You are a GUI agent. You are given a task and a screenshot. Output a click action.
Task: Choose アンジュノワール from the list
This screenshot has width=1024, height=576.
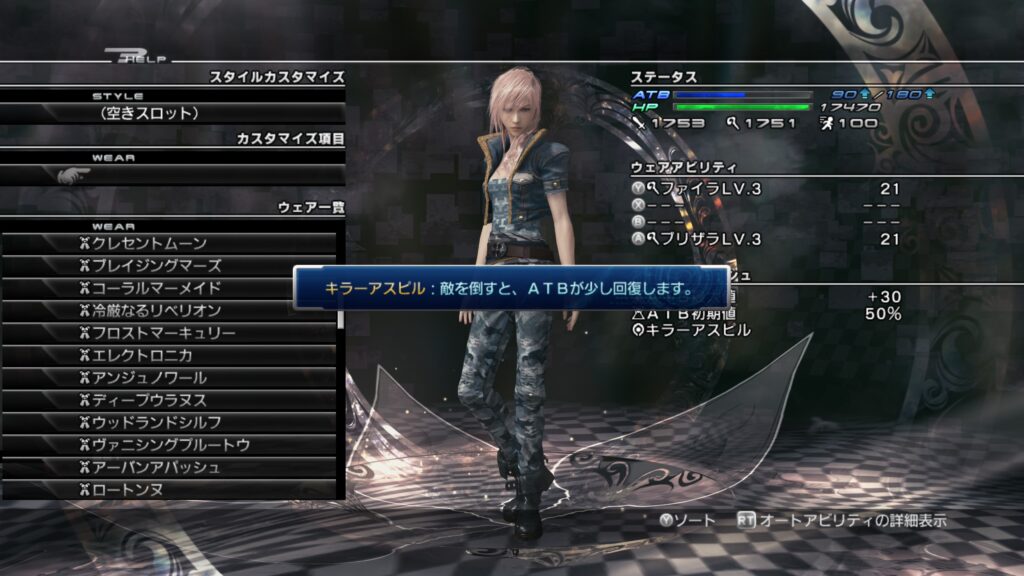(170, 378)
